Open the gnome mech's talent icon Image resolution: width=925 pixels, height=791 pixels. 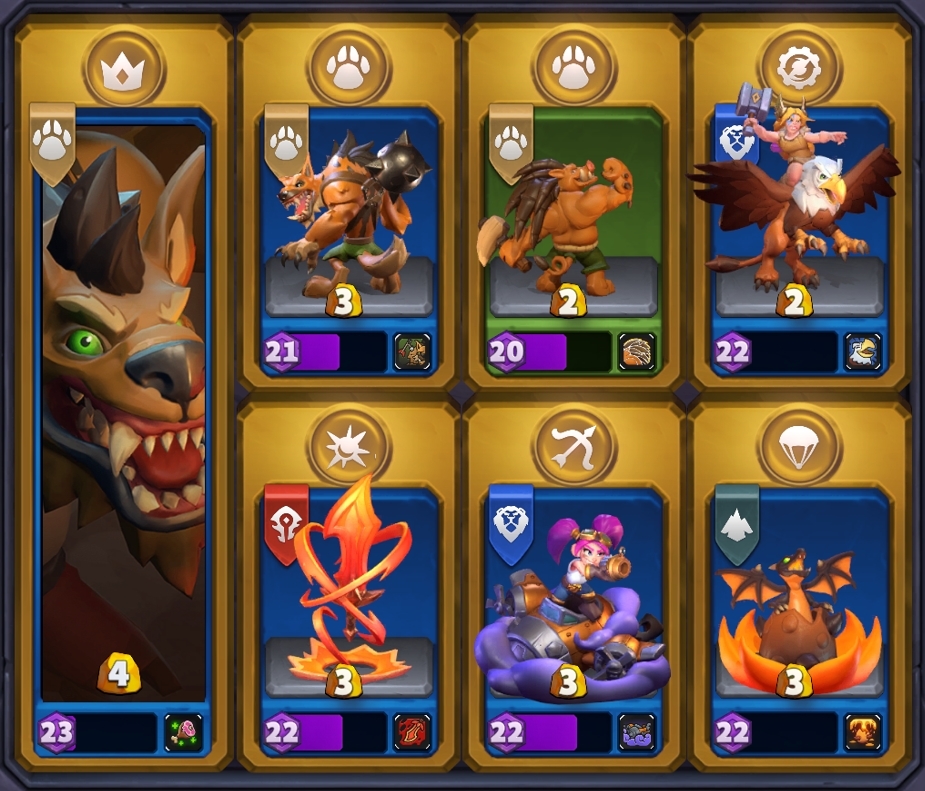637,733
